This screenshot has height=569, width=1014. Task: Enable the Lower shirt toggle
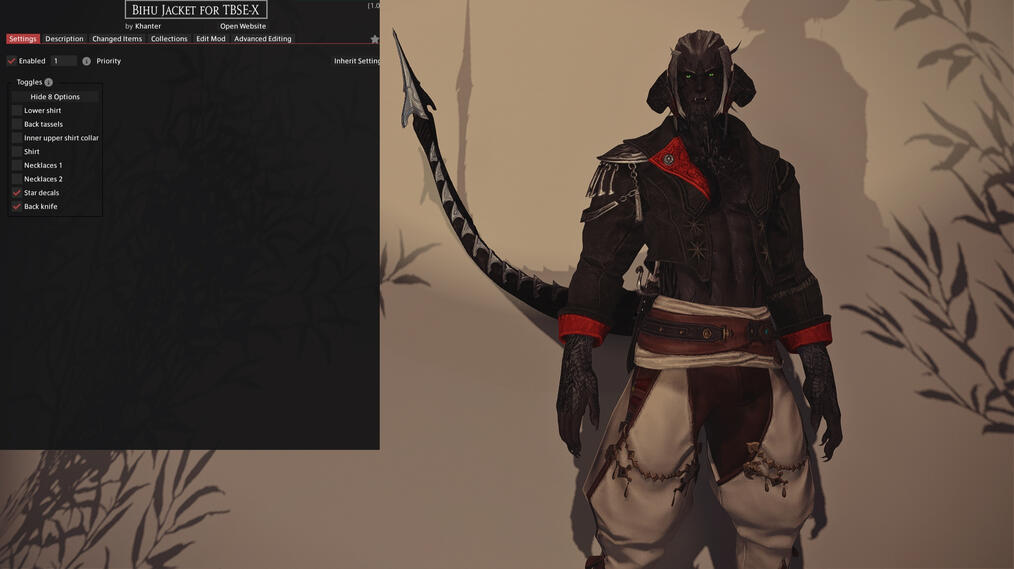pos(17,111)
